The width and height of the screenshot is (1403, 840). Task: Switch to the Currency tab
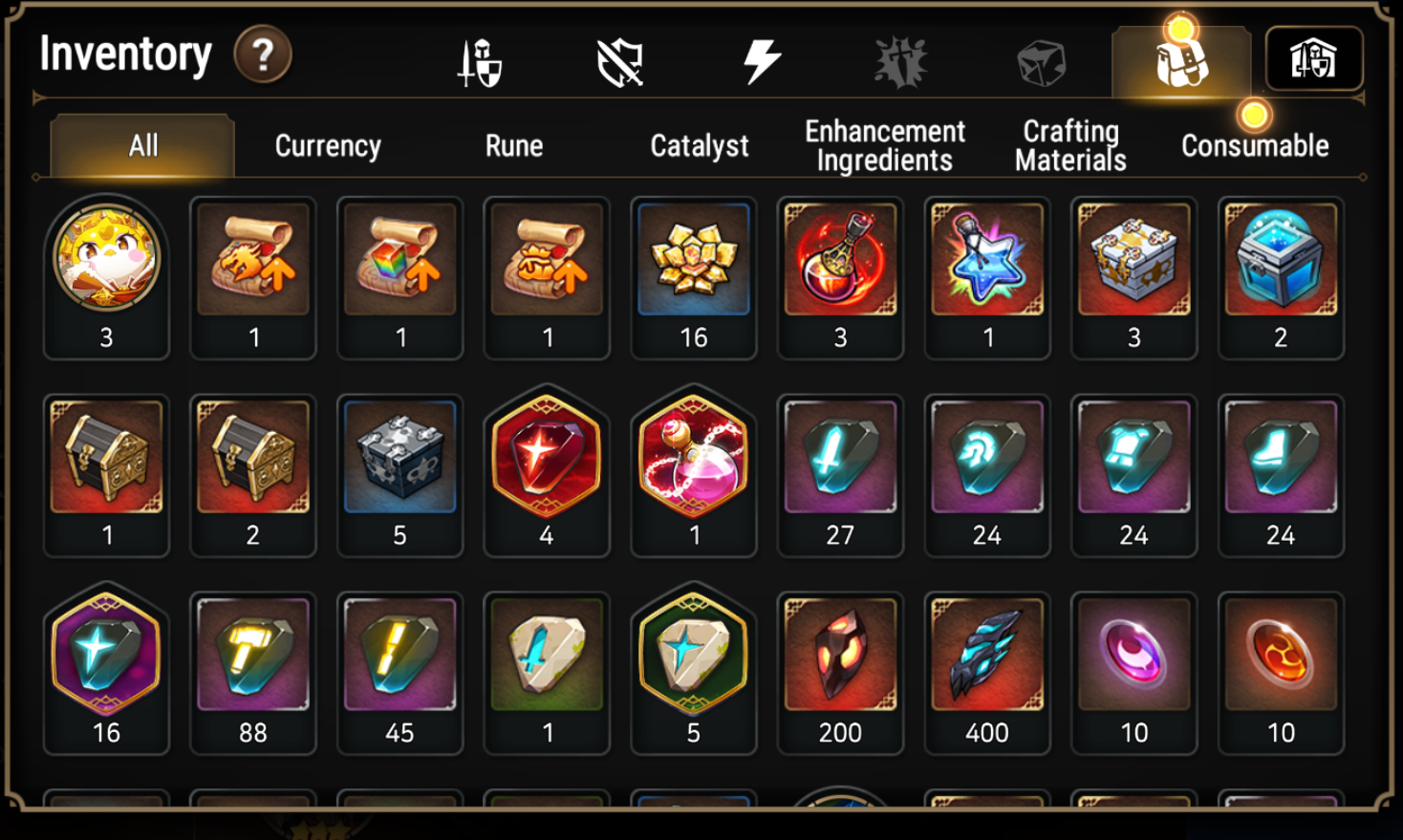pos(327,145)
